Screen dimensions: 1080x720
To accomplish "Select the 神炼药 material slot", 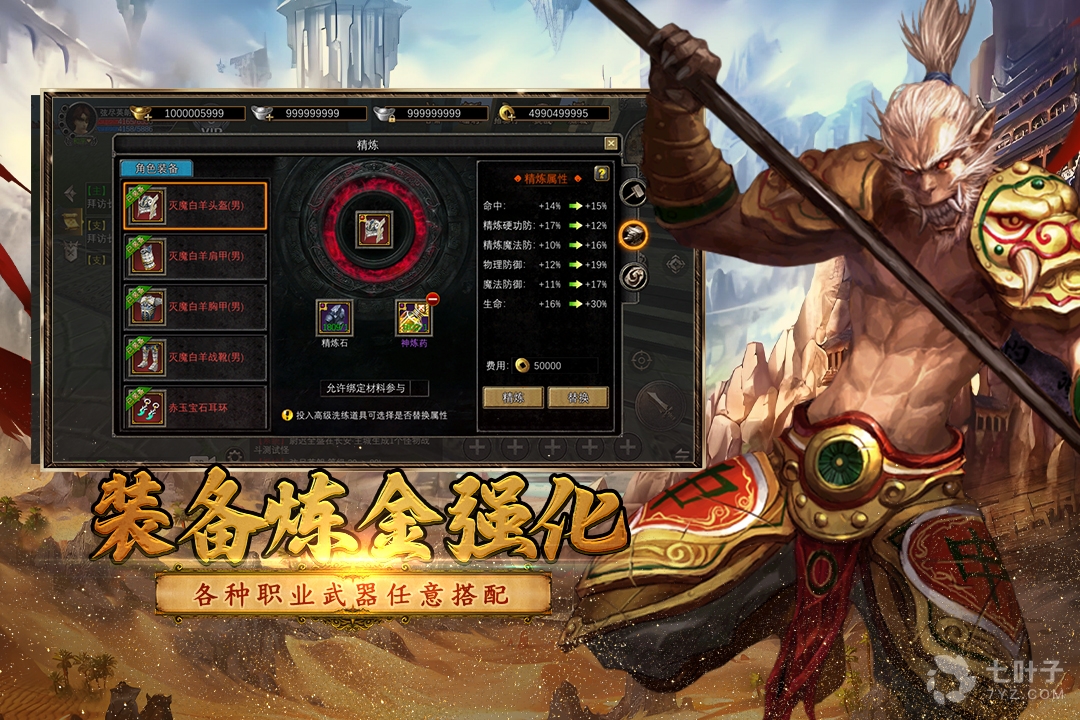I will coord(412,319).
